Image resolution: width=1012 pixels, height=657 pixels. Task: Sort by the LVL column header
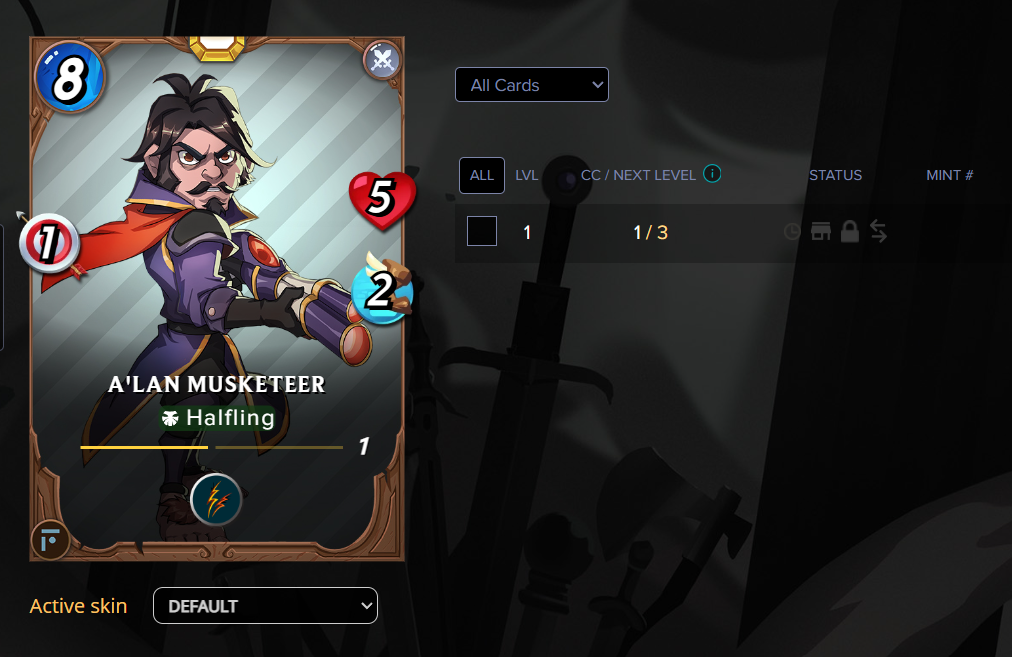(527, 175)
